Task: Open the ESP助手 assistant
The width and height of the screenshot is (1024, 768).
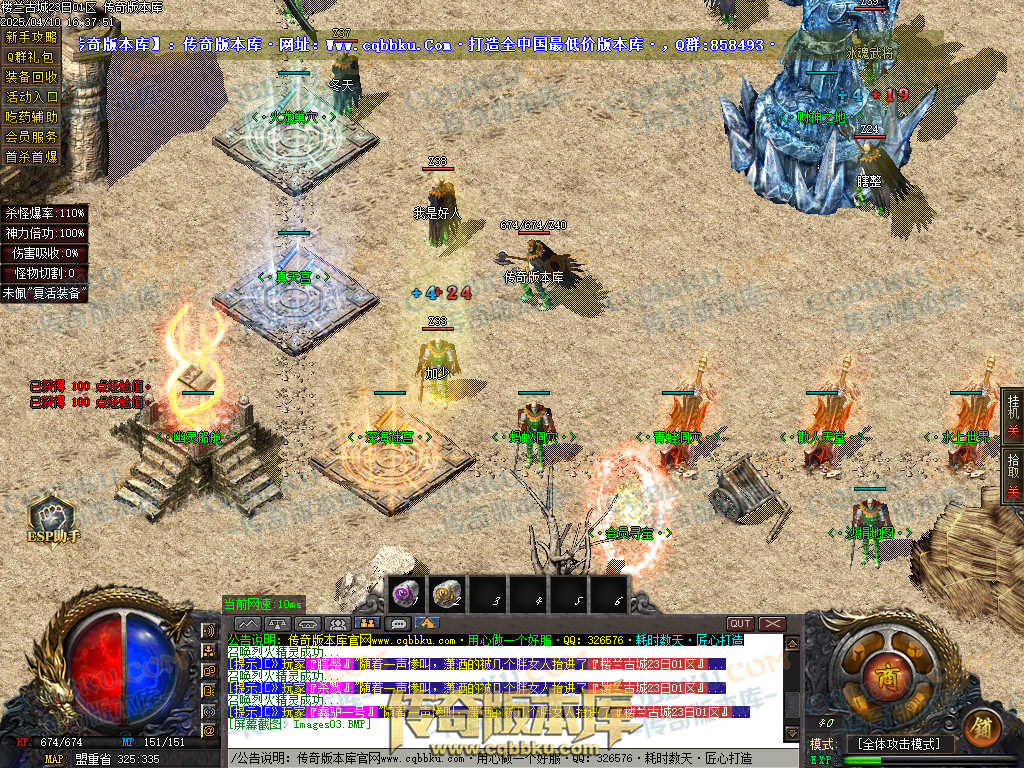Action: [52, 520]
